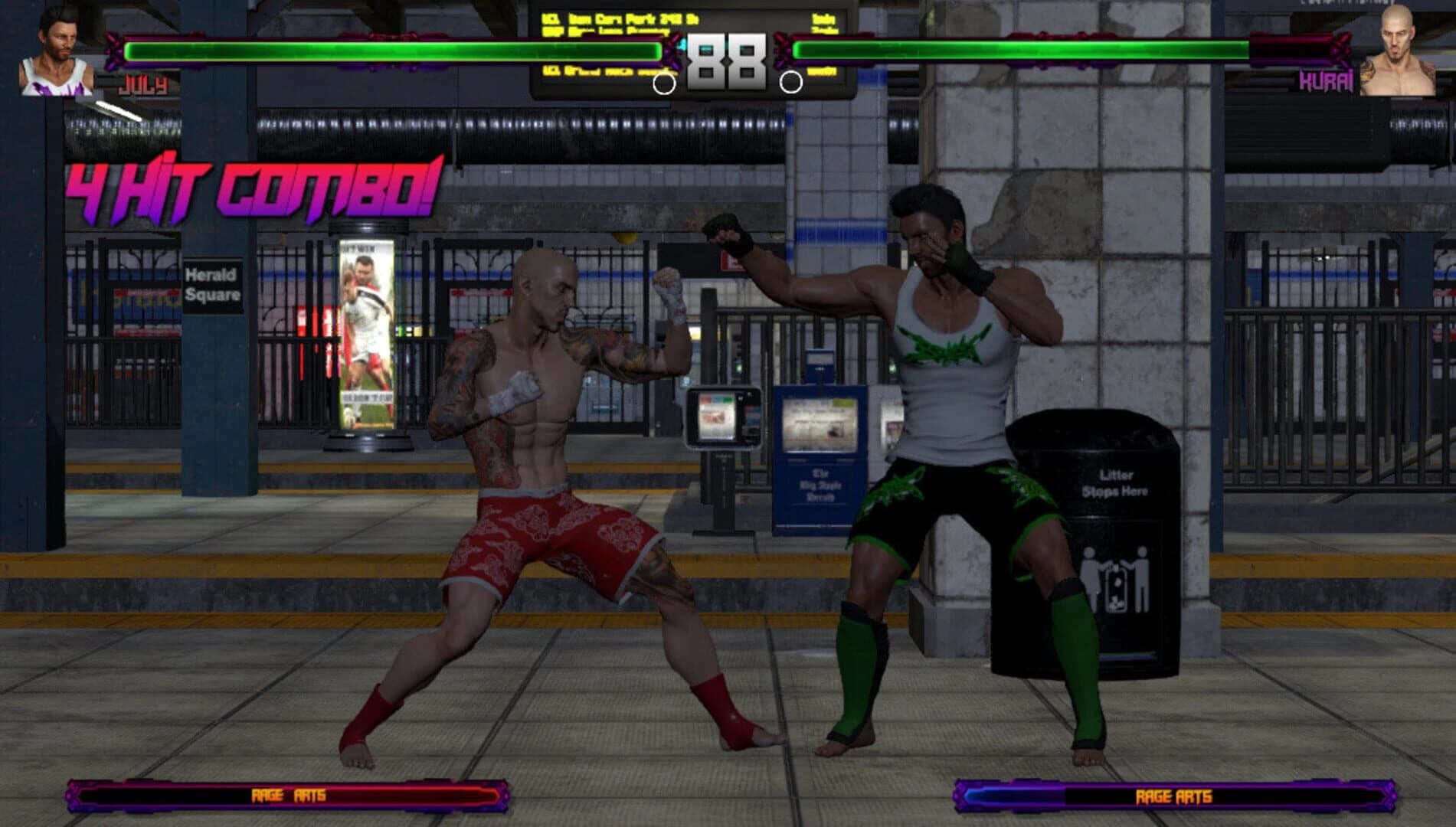The height and width of the screenshot is (827, 1456).
Task: Click the right round indicator circle
Action: pyautogui.click(x=793, y=83)
